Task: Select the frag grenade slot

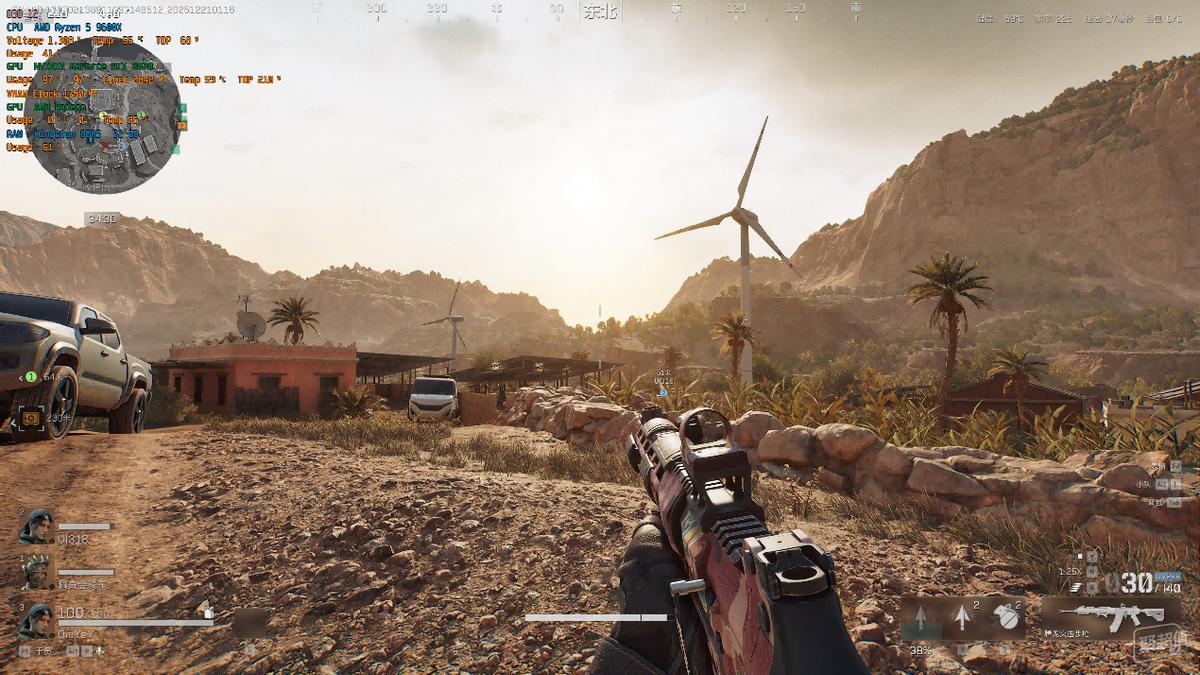Action: click(x=1007, y=618)
